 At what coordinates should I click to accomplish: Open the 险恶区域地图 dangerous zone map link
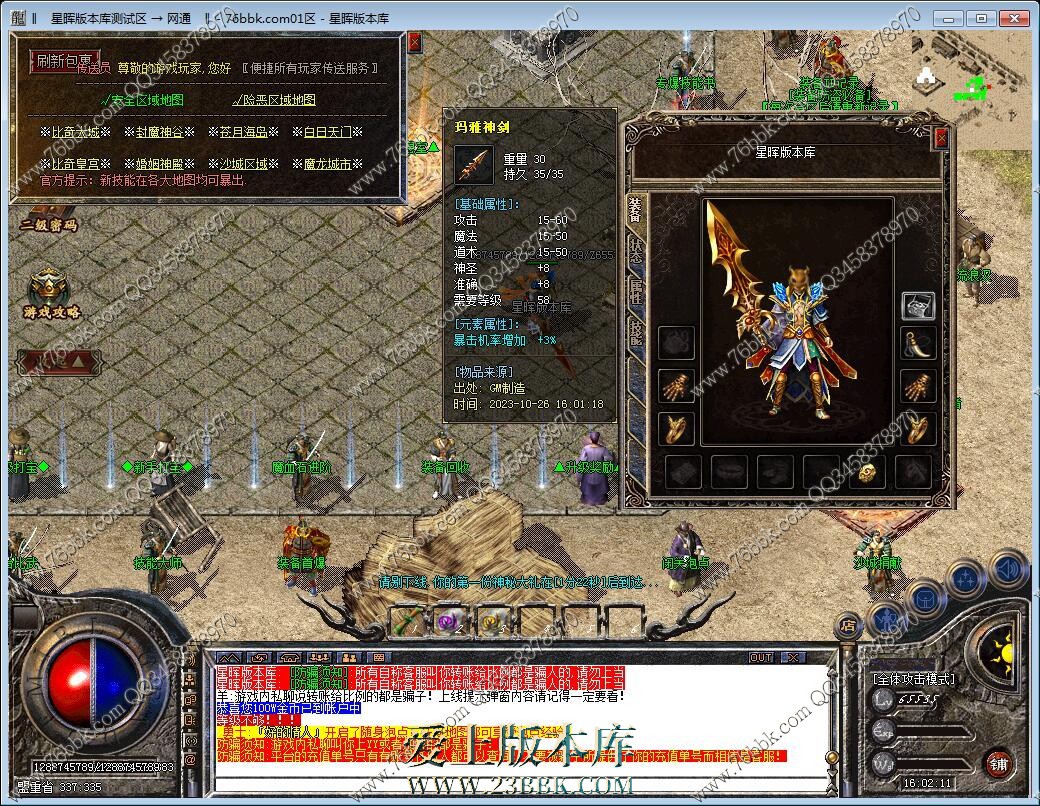coord(274,100)
